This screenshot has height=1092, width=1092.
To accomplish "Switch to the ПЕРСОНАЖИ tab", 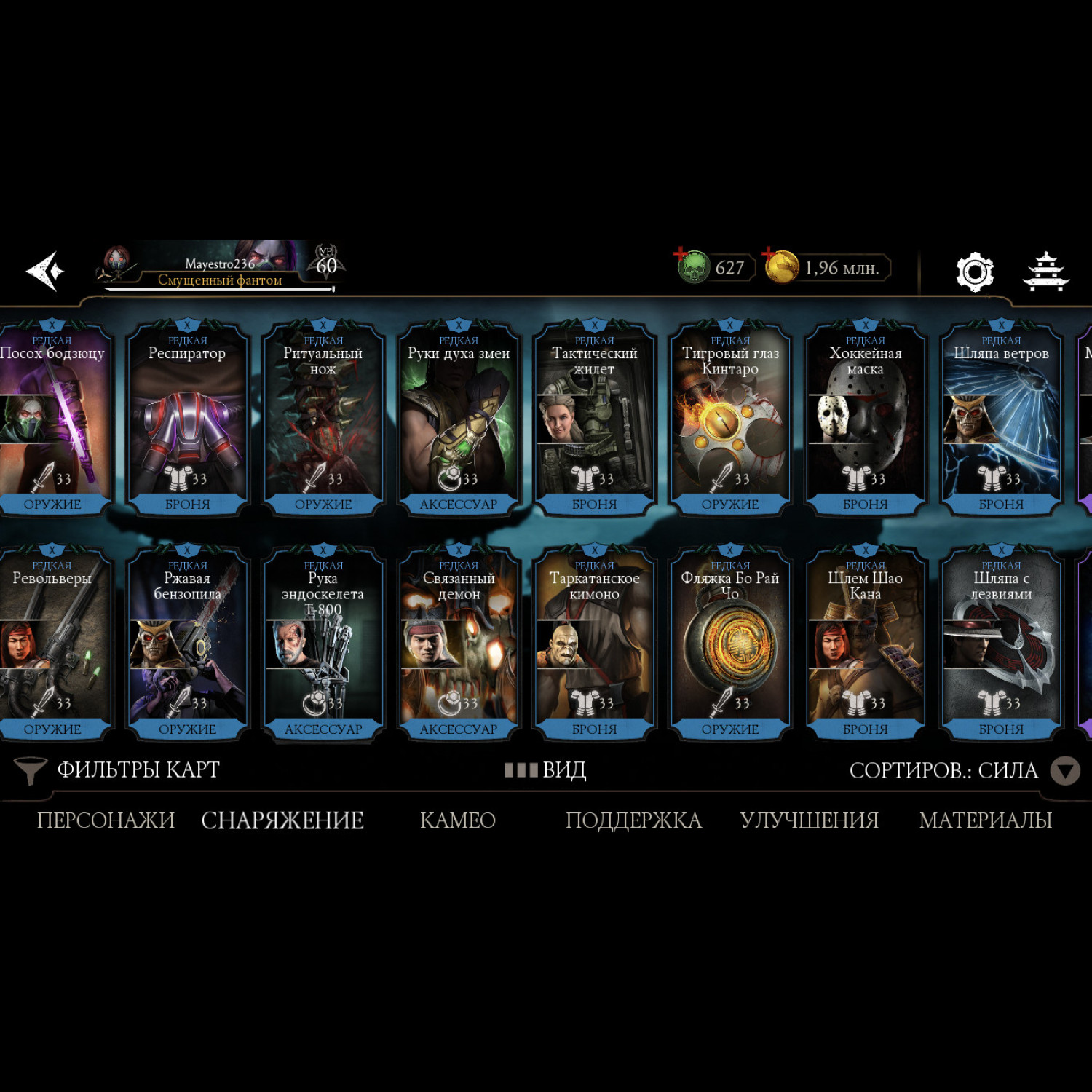I will [x=106, y=820].
